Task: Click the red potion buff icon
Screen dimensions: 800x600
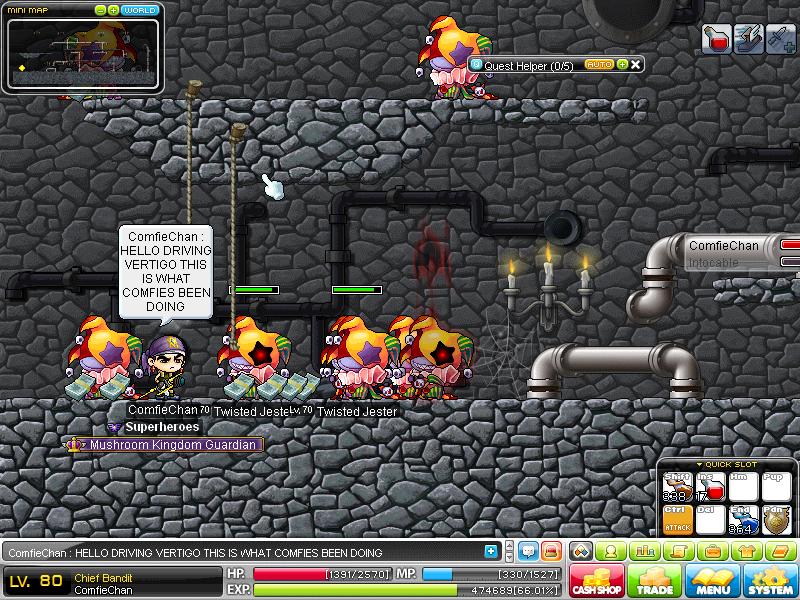Action: 716,39
